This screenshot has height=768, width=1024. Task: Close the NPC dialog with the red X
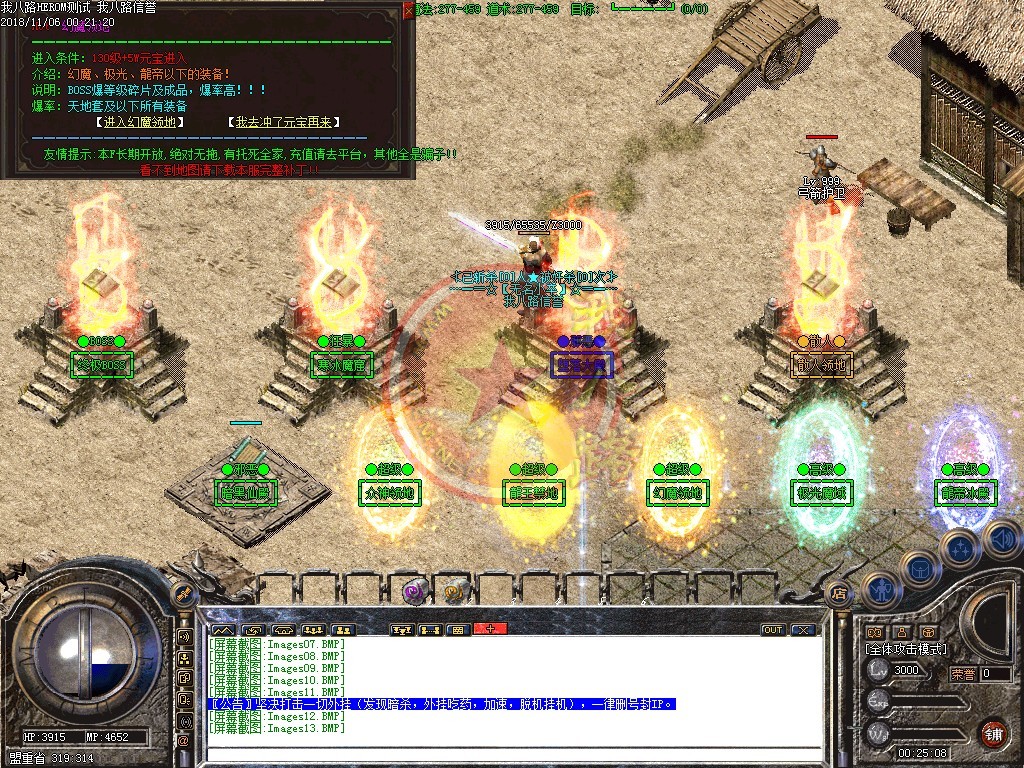tap(408, 10)
